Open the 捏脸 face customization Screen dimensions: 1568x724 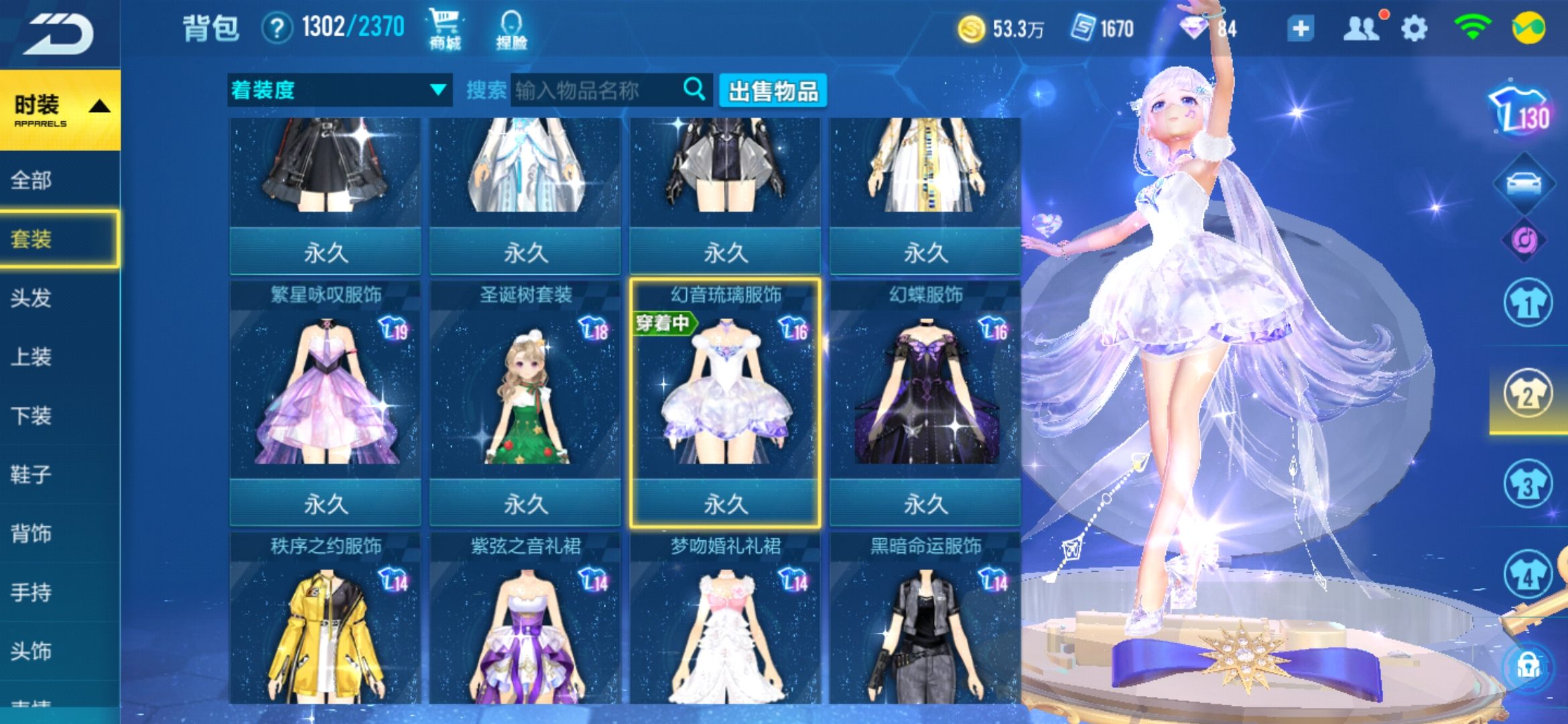(511, 29)
